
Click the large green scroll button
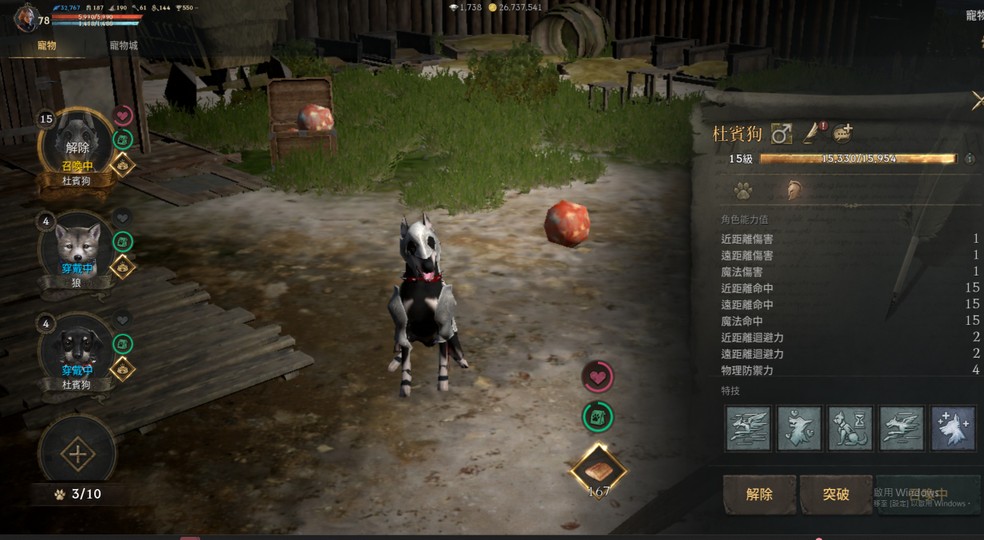click(598, 417)
